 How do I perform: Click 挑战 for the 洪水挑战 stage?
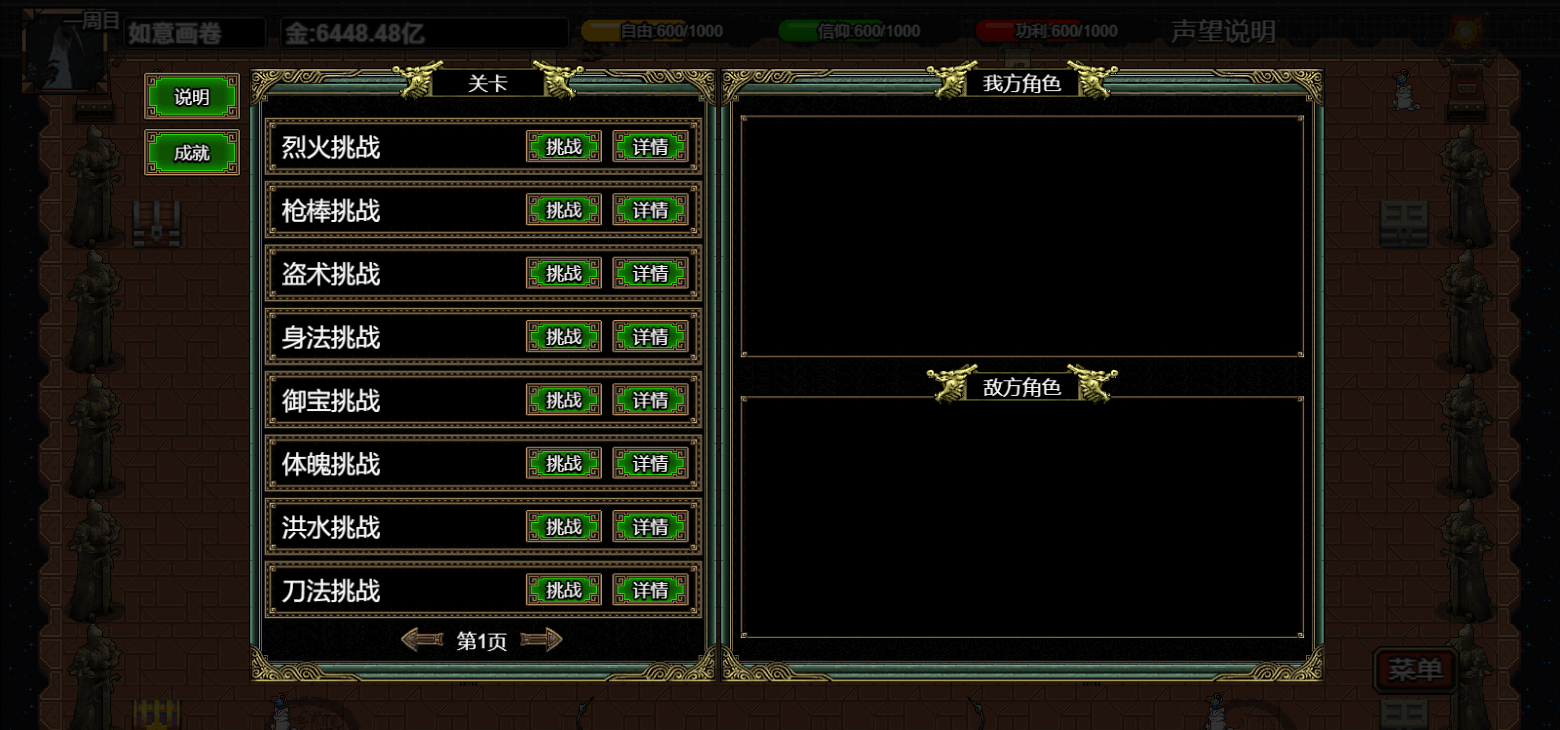564,527
